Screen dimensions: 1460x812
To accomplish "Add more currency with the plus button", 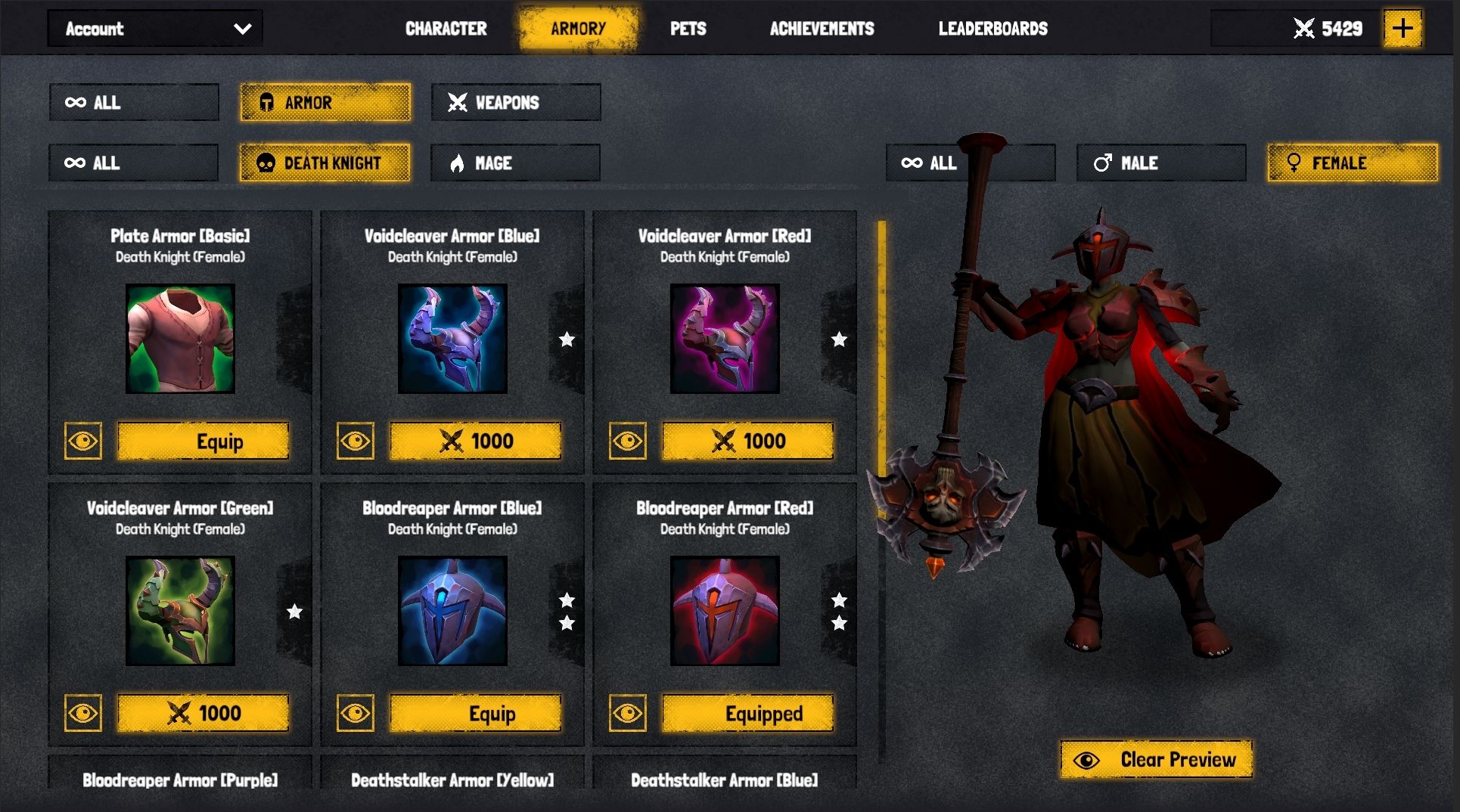I will [x=1403, y=29].
